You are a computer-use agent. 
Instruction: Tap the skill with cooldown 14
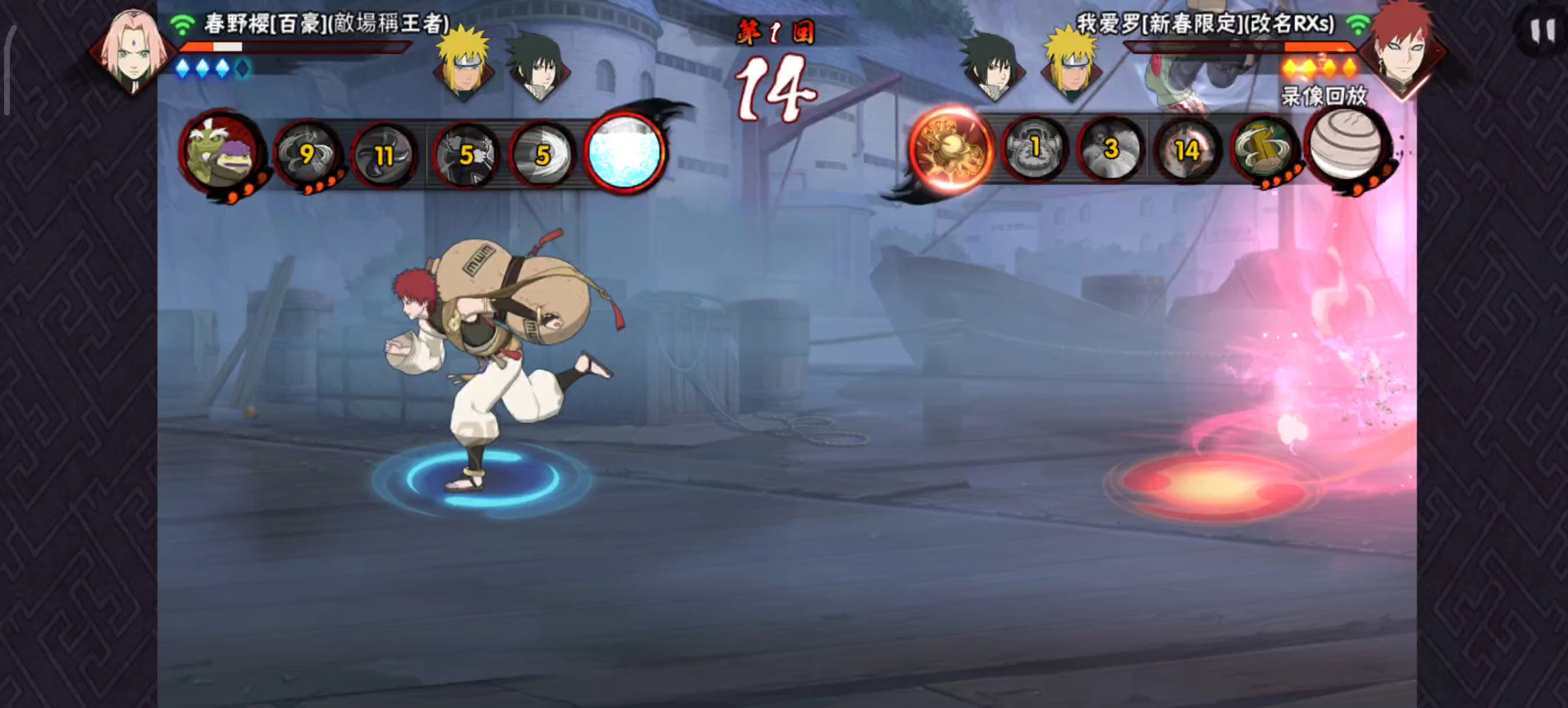click(x=1187, y=150)
